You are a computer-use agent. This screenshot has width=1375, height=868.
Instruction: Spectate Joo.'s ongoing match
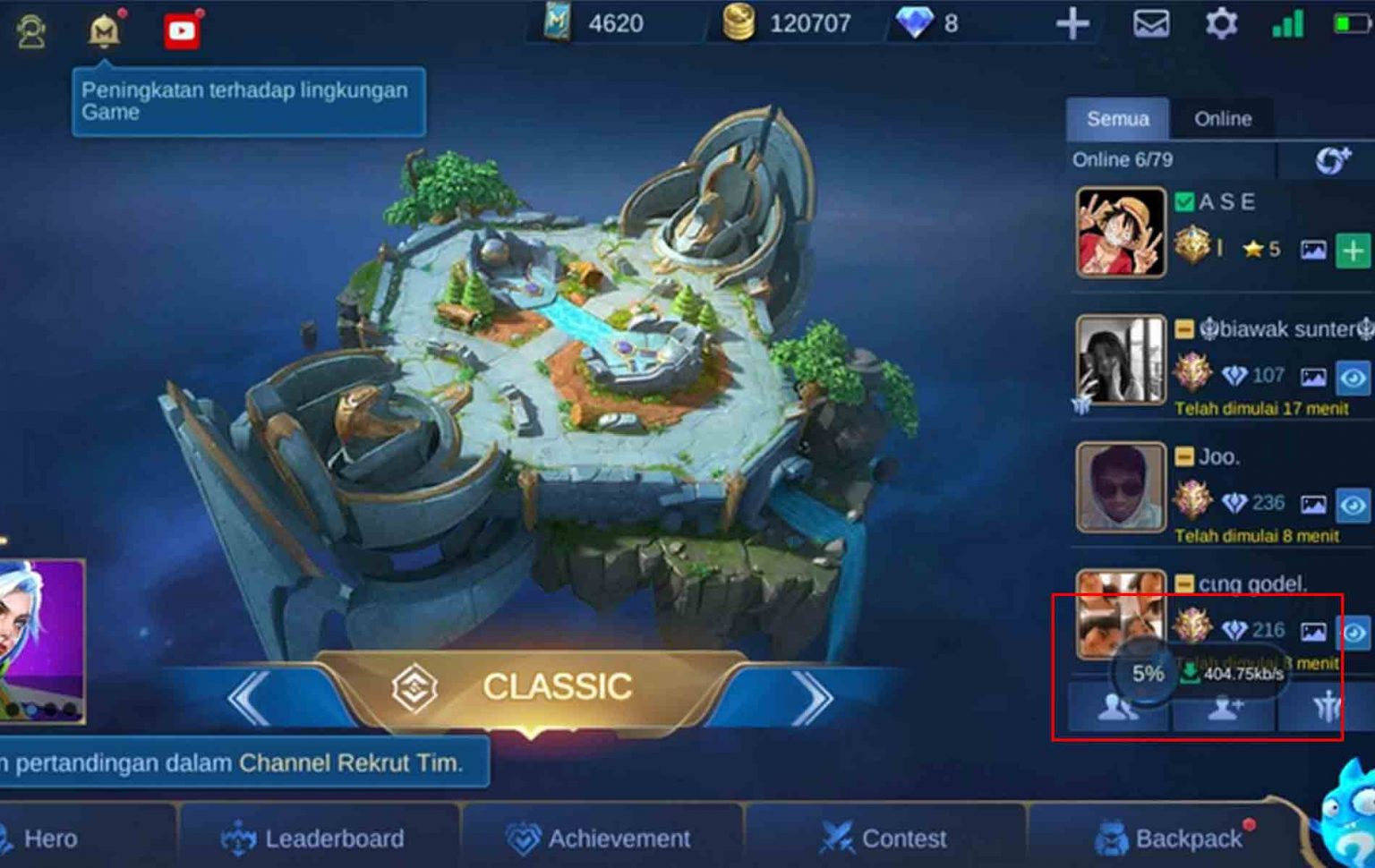tap(1354, 506)
